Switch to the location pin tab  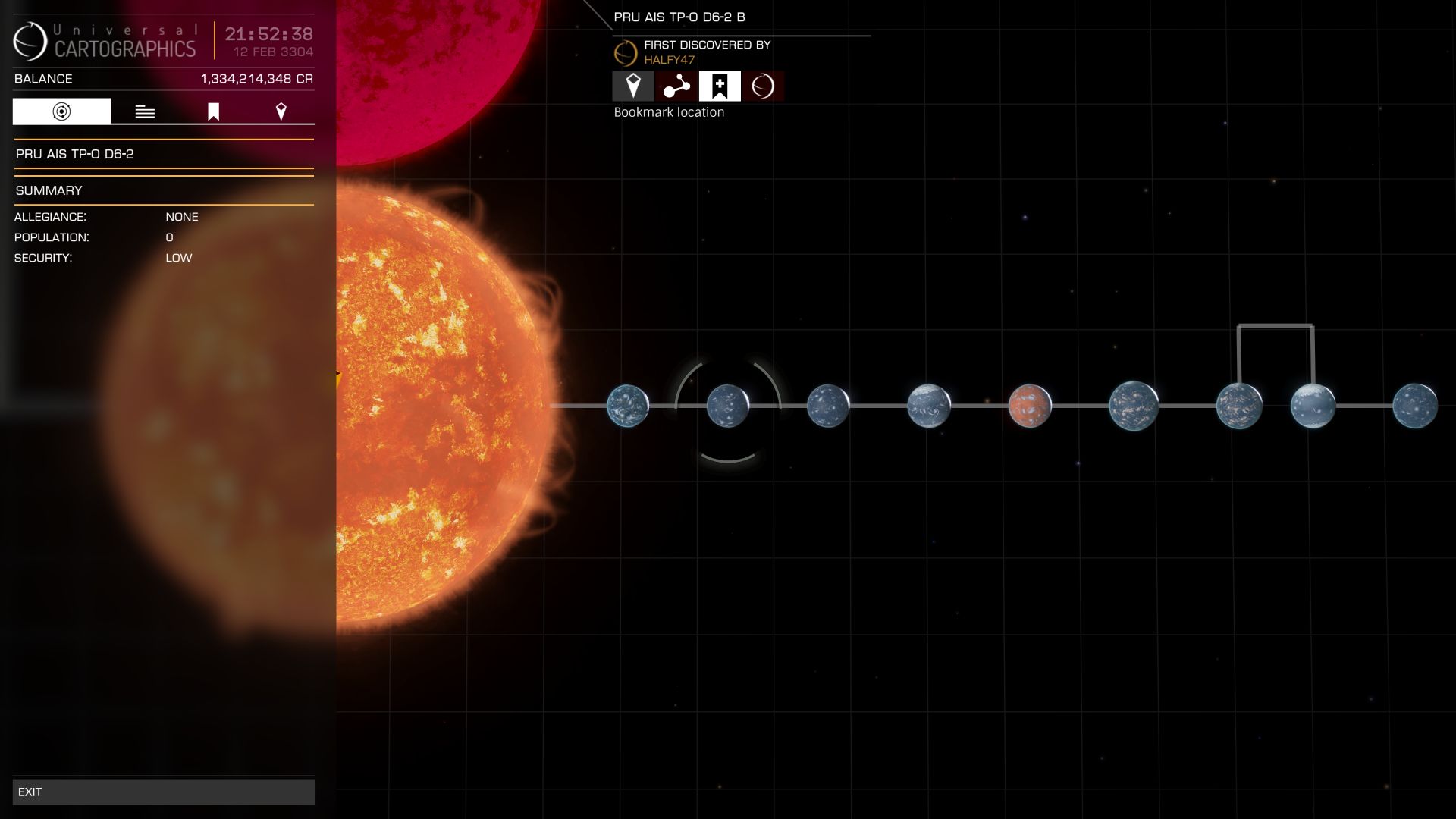pyautogui.click(x=281, y=111)
